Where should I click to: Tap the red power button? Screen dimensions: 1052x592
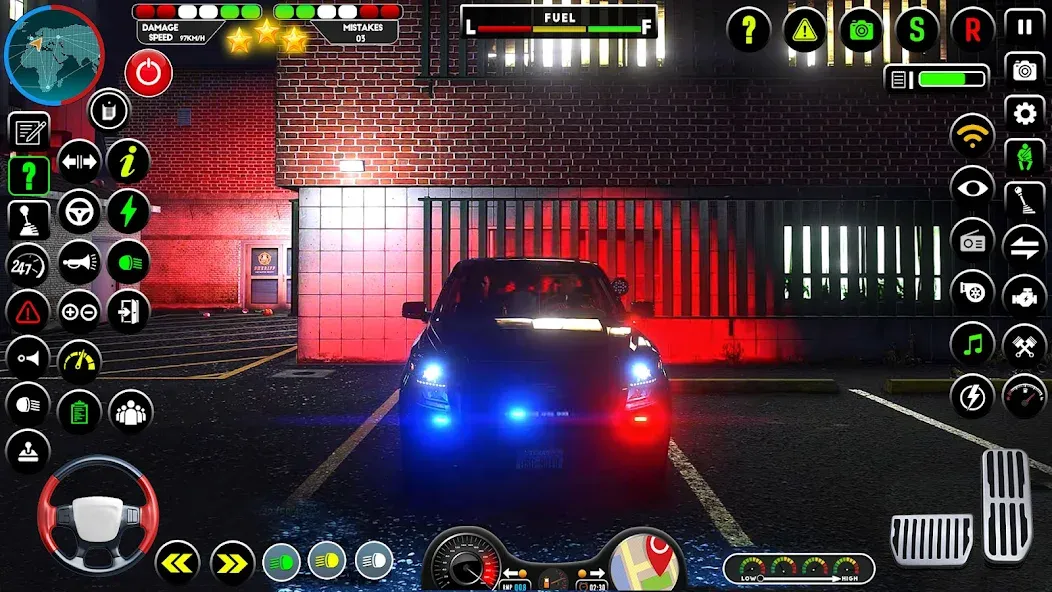coord(149,73)
